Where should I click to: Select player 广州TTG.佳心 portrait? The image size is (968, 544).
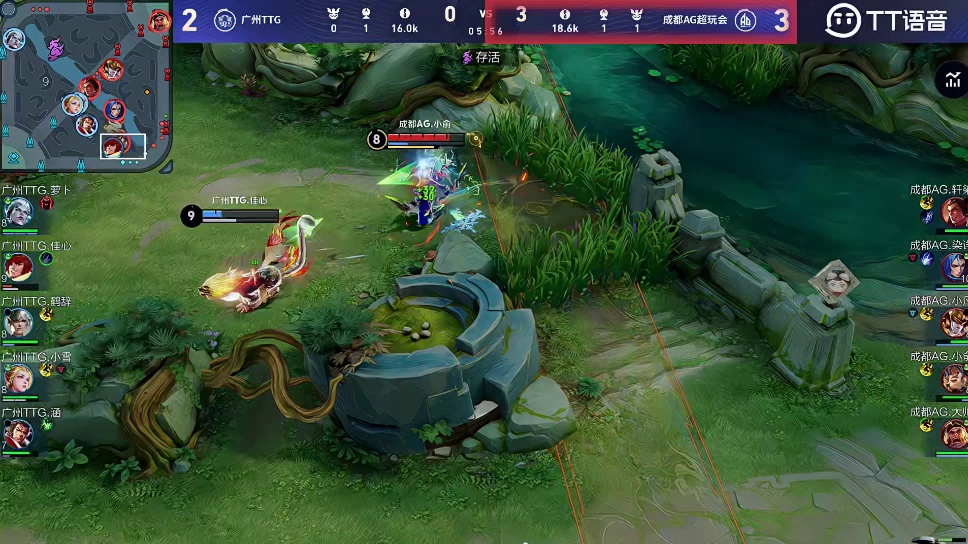20,266
